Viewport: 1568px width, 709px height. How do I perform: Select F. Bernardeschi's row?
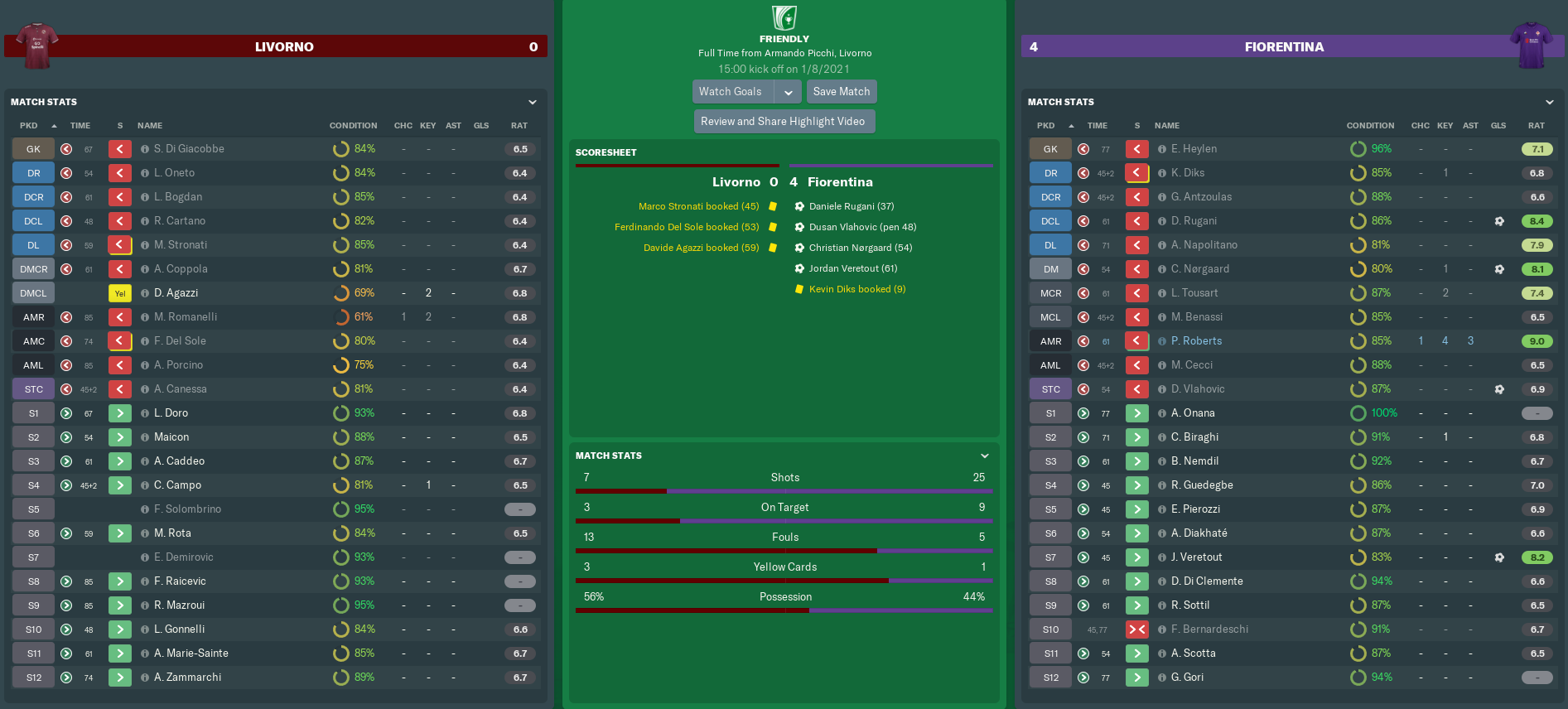pyautogui.click(x=1209, y=629)
